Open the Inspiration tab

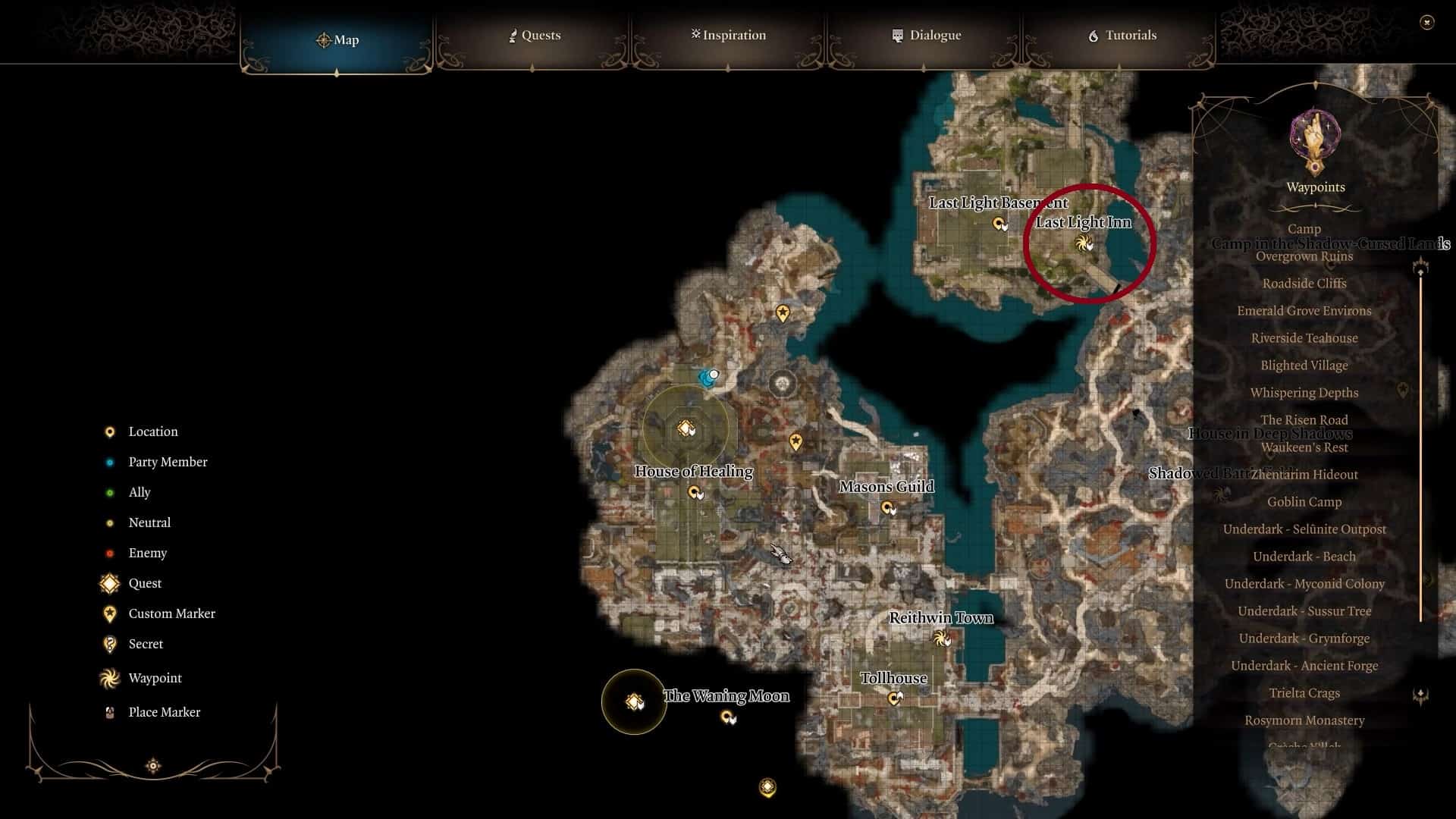coord(728,36)
